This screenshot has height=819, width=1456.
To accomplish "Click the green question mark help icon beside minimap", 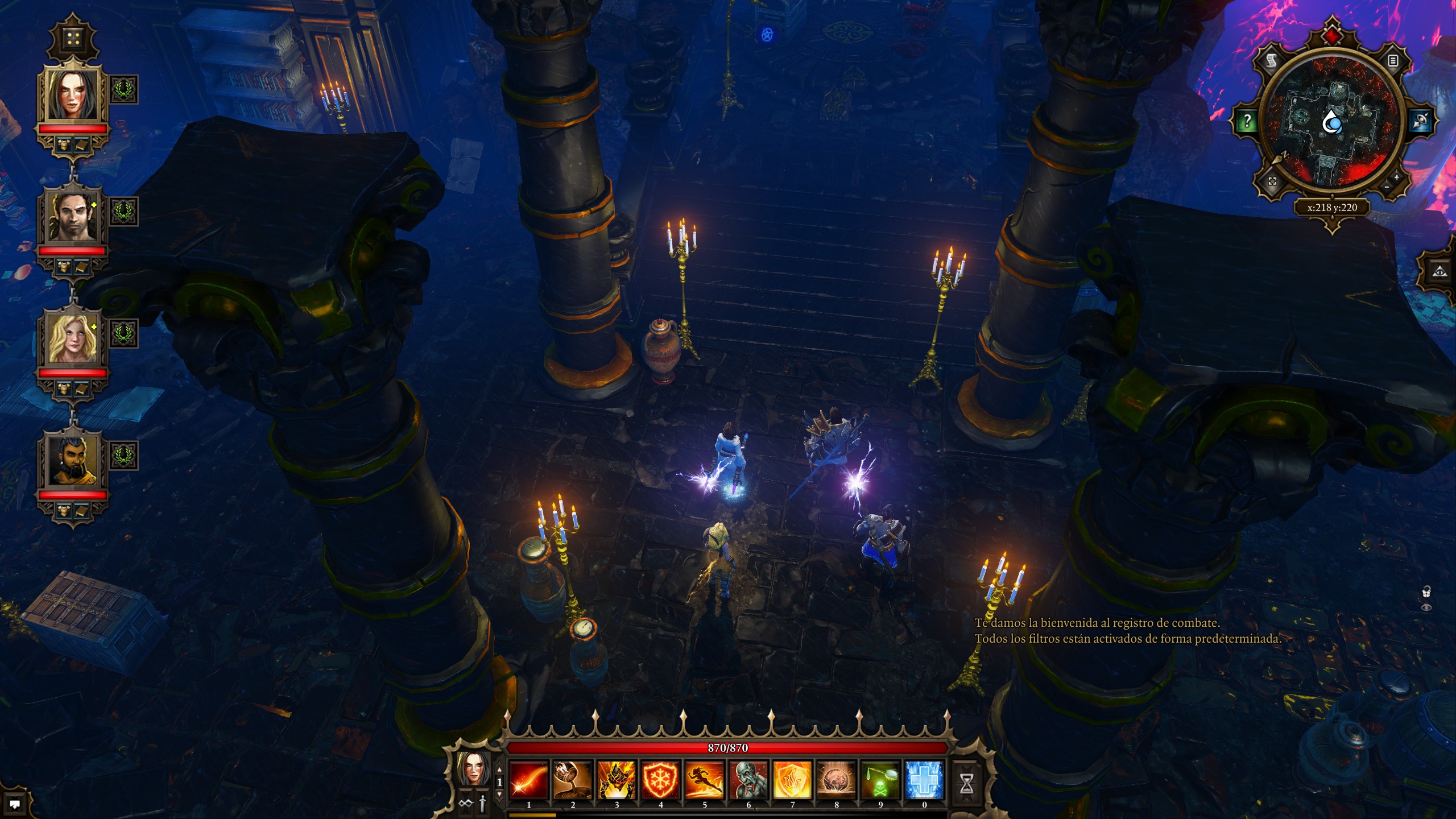I will tap(1247, 121).
